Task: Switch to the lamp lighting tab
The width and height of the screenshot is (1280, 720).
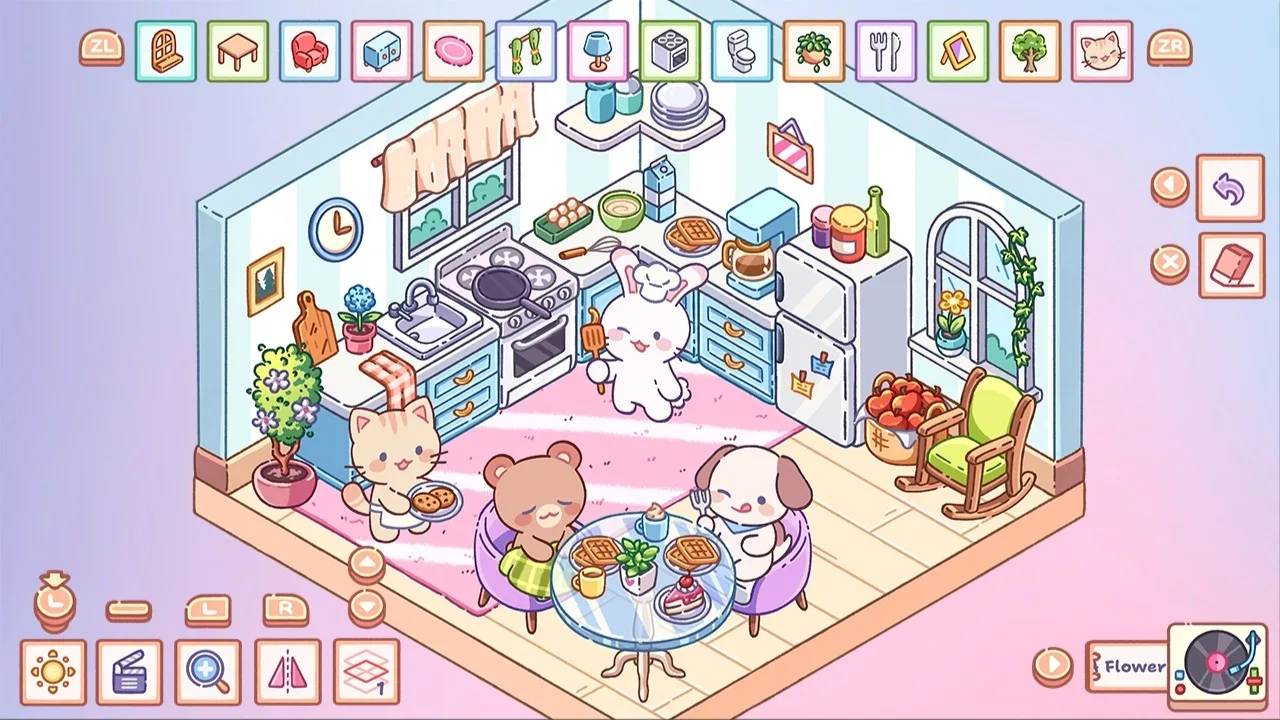Action: point(596,52)
